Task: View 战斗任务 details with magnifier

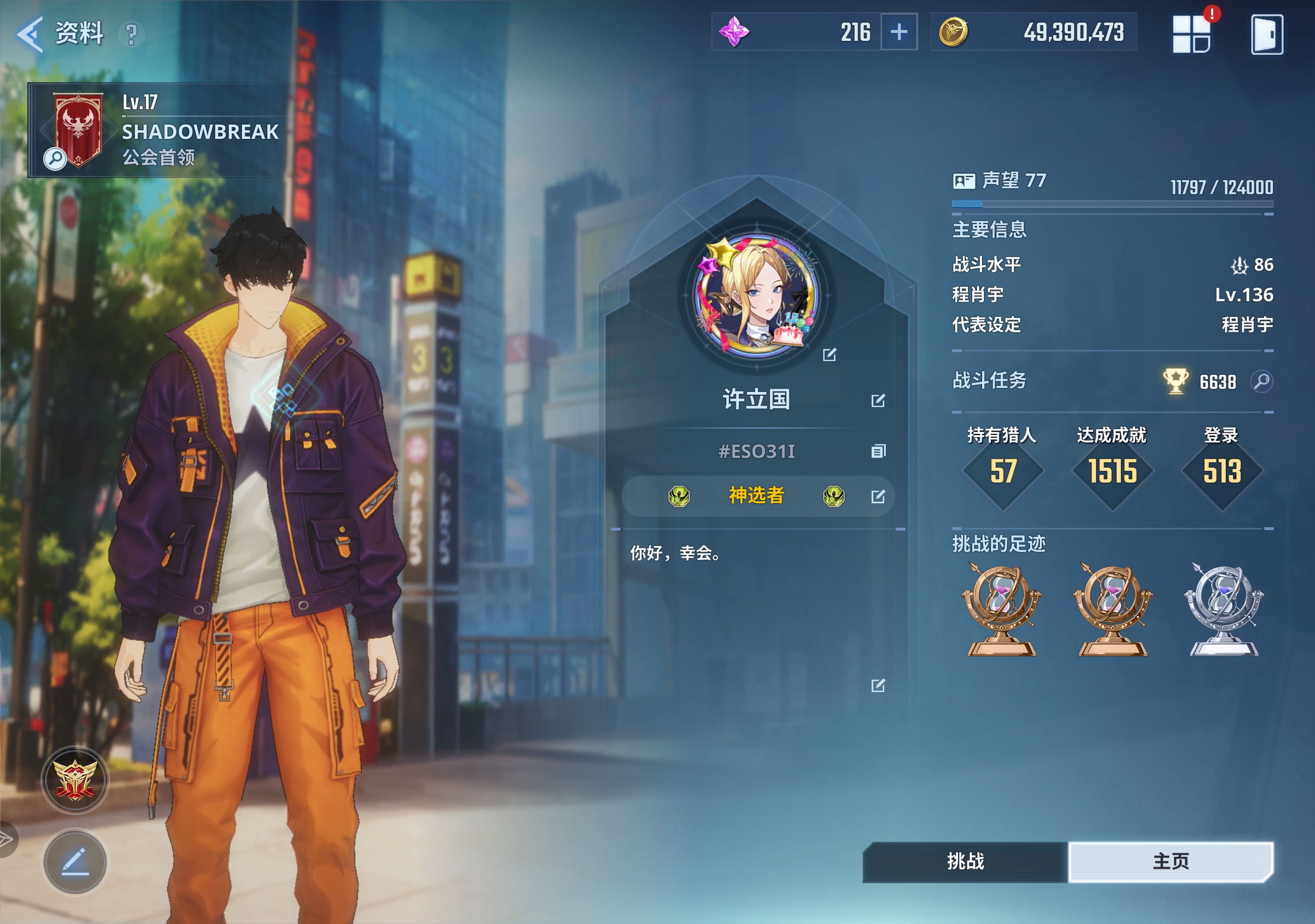Action: point(1261,381)
